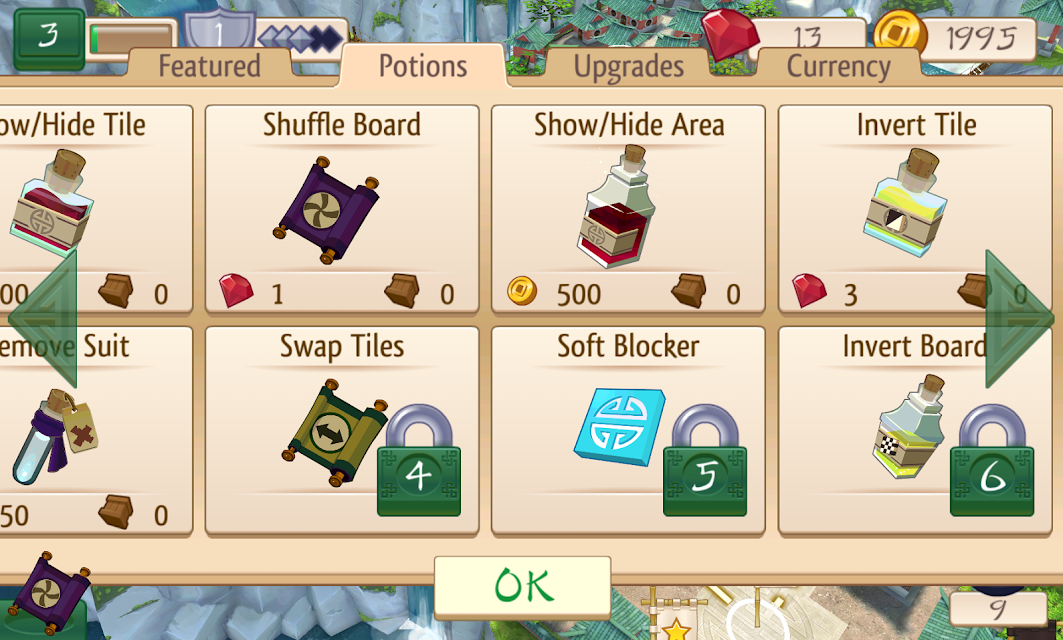Go to previous page with left arrow

[43, 319]
